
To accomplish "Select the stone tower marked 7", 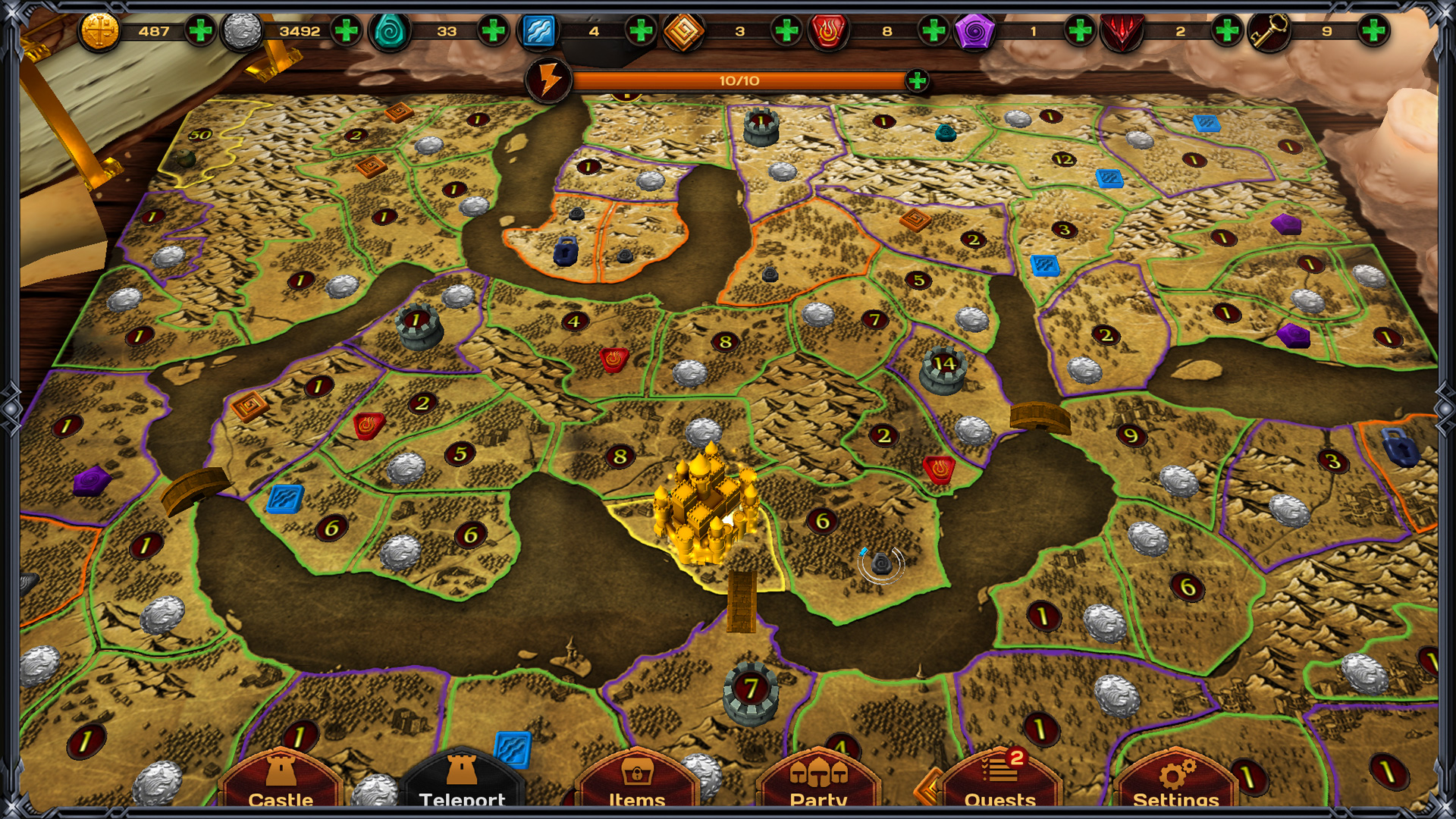I will pyautogui.click(x=750, y=694).
